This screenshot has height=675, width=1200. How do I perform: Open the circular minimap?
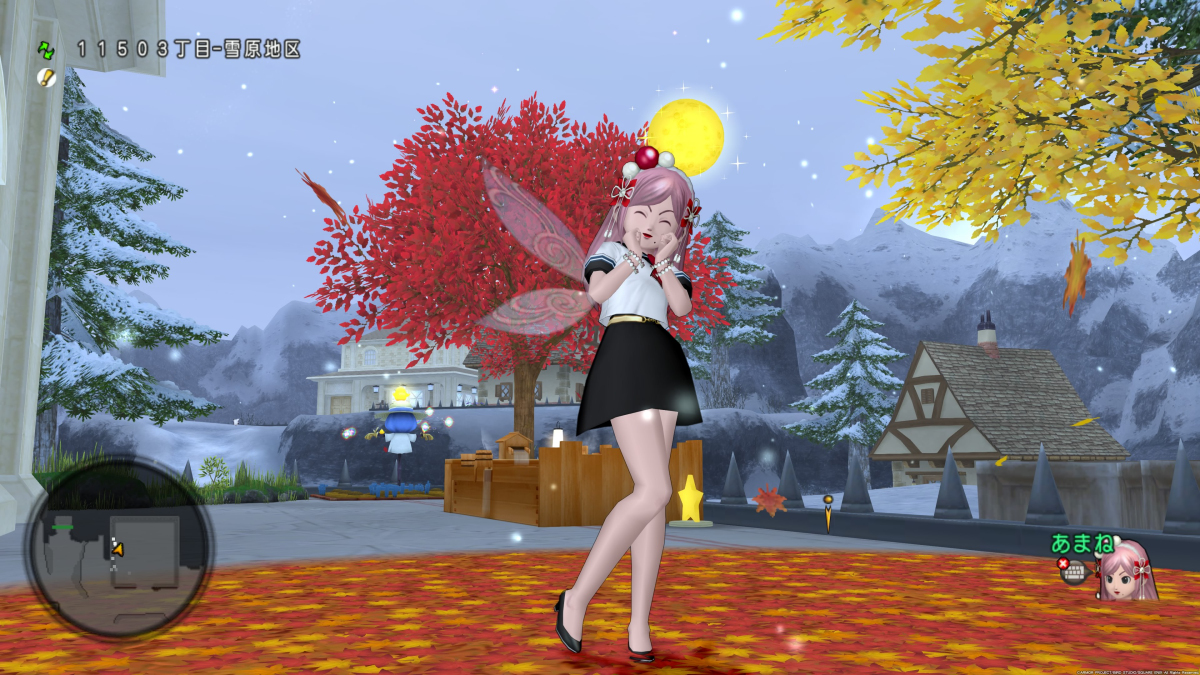point(118,547)
